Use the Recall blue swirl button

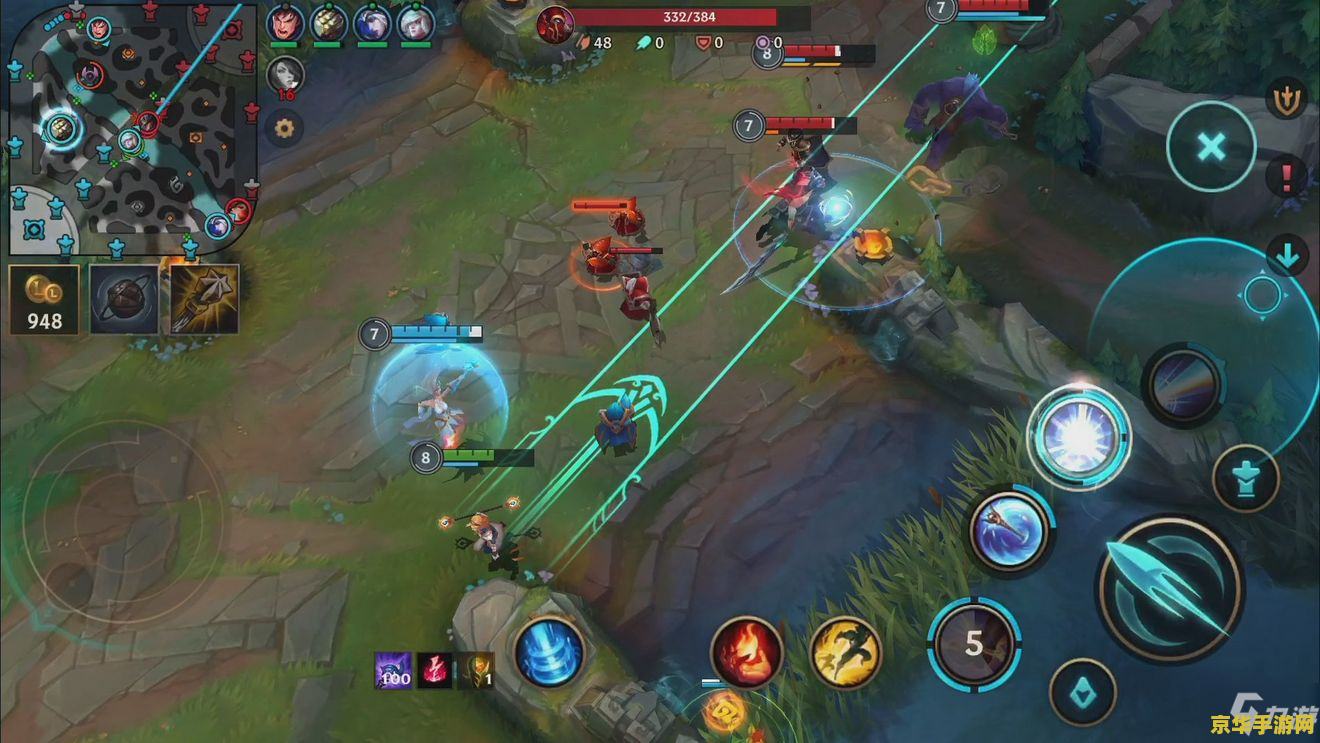[549, 652]
